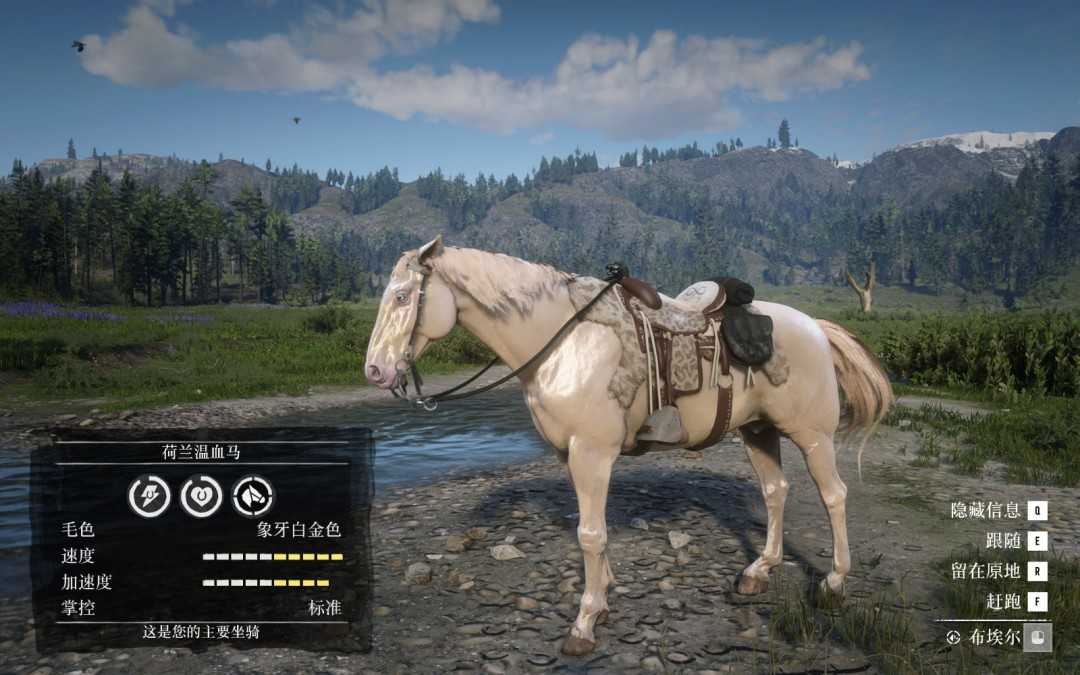The width and height of the screenshot is (1080, 675).
Task: Select the horse stamina core icon
Action: [x=149, y=496]
